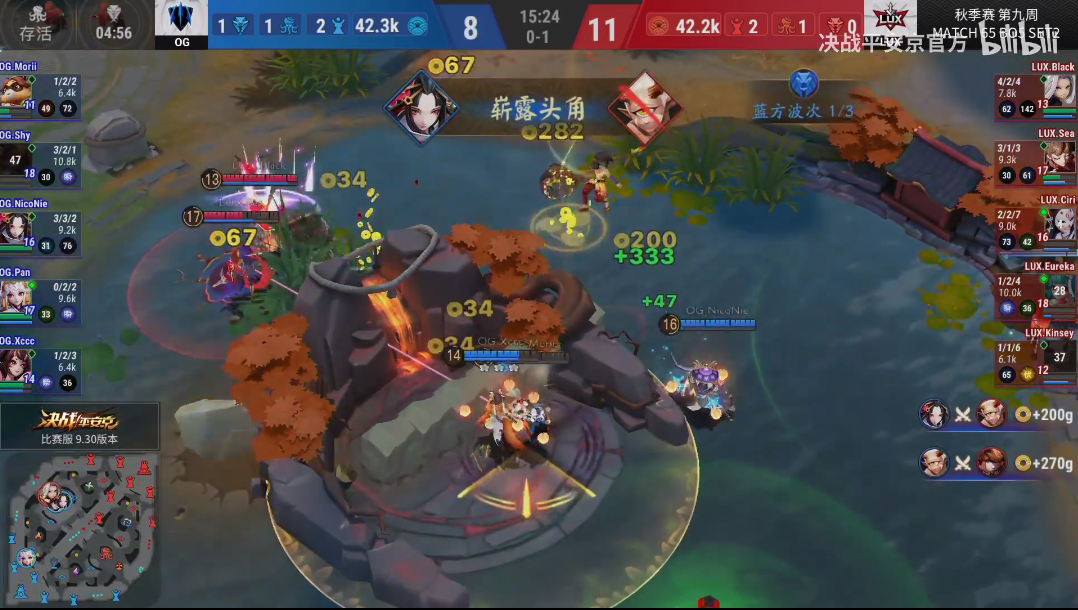
Task: Show the 存活 status panel
Action: click(36, 24)
